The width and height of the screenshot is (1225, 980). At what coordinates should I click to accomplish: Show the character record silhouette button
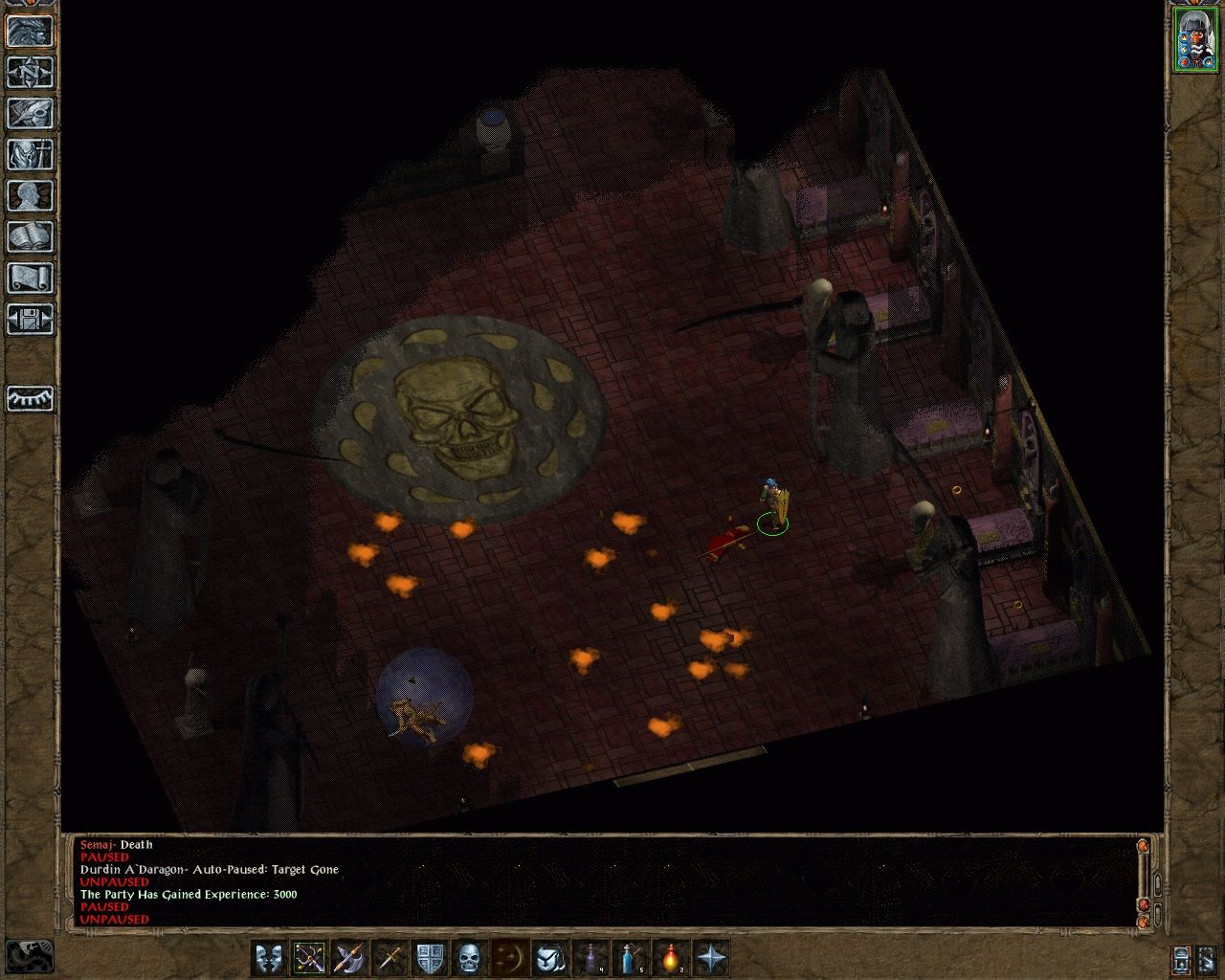tap(30, 196)
